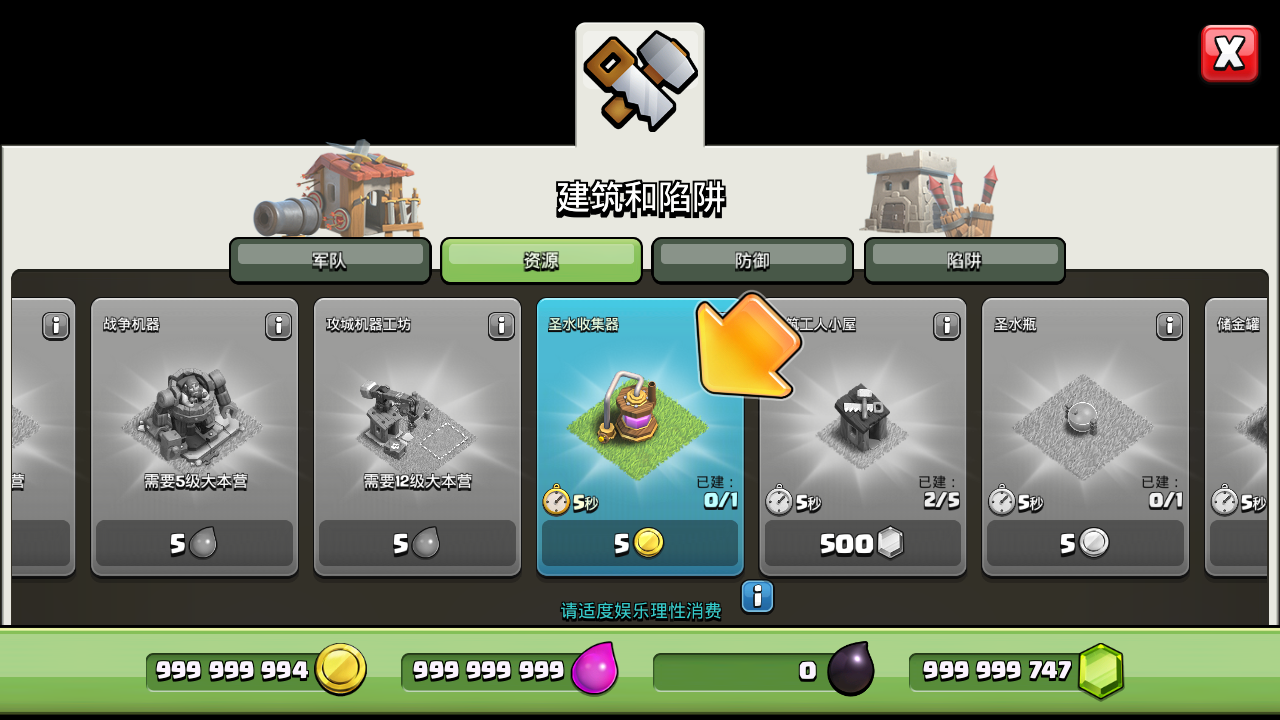Close the shop with the red X
Screen dimensions: 1280x720
[1229, 53]
